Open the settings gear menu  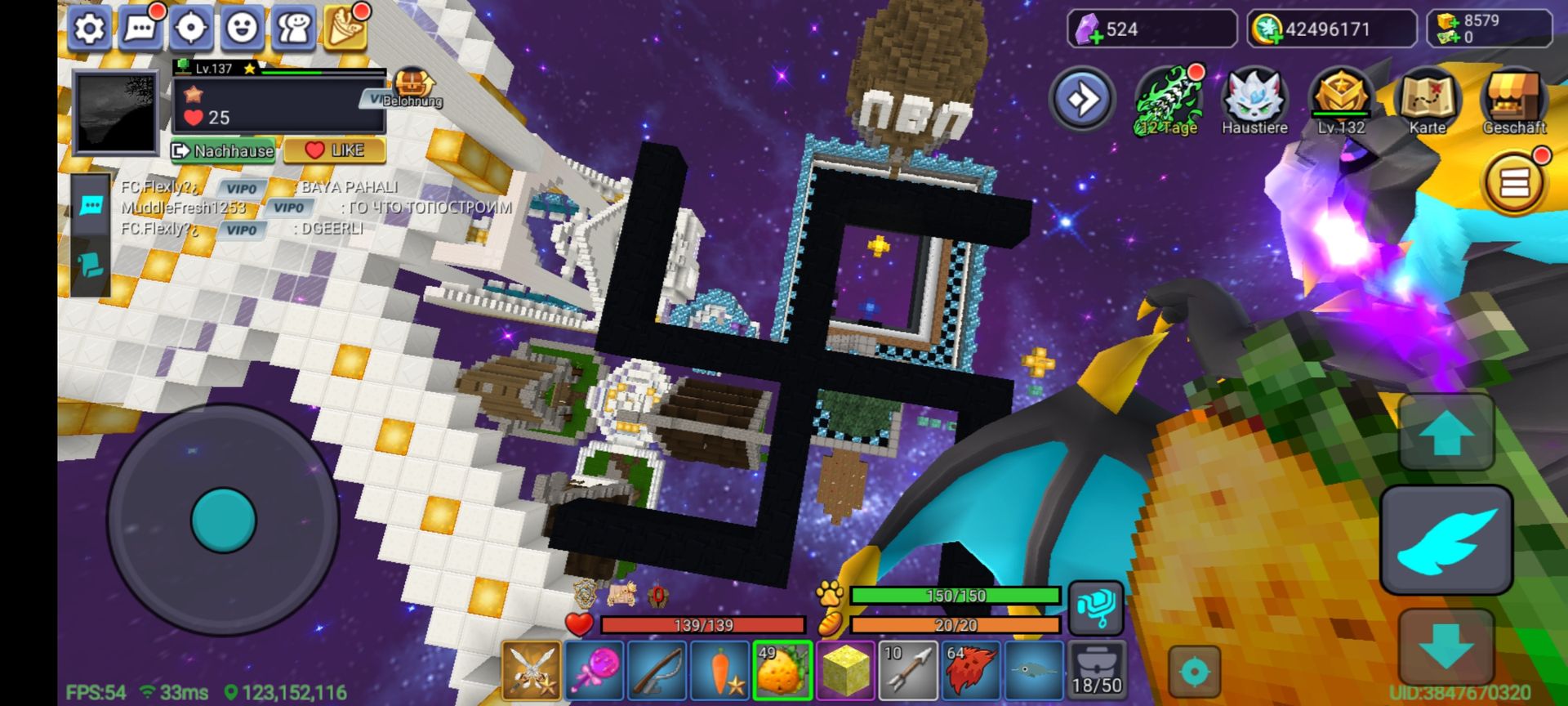[x=90, y=29]
